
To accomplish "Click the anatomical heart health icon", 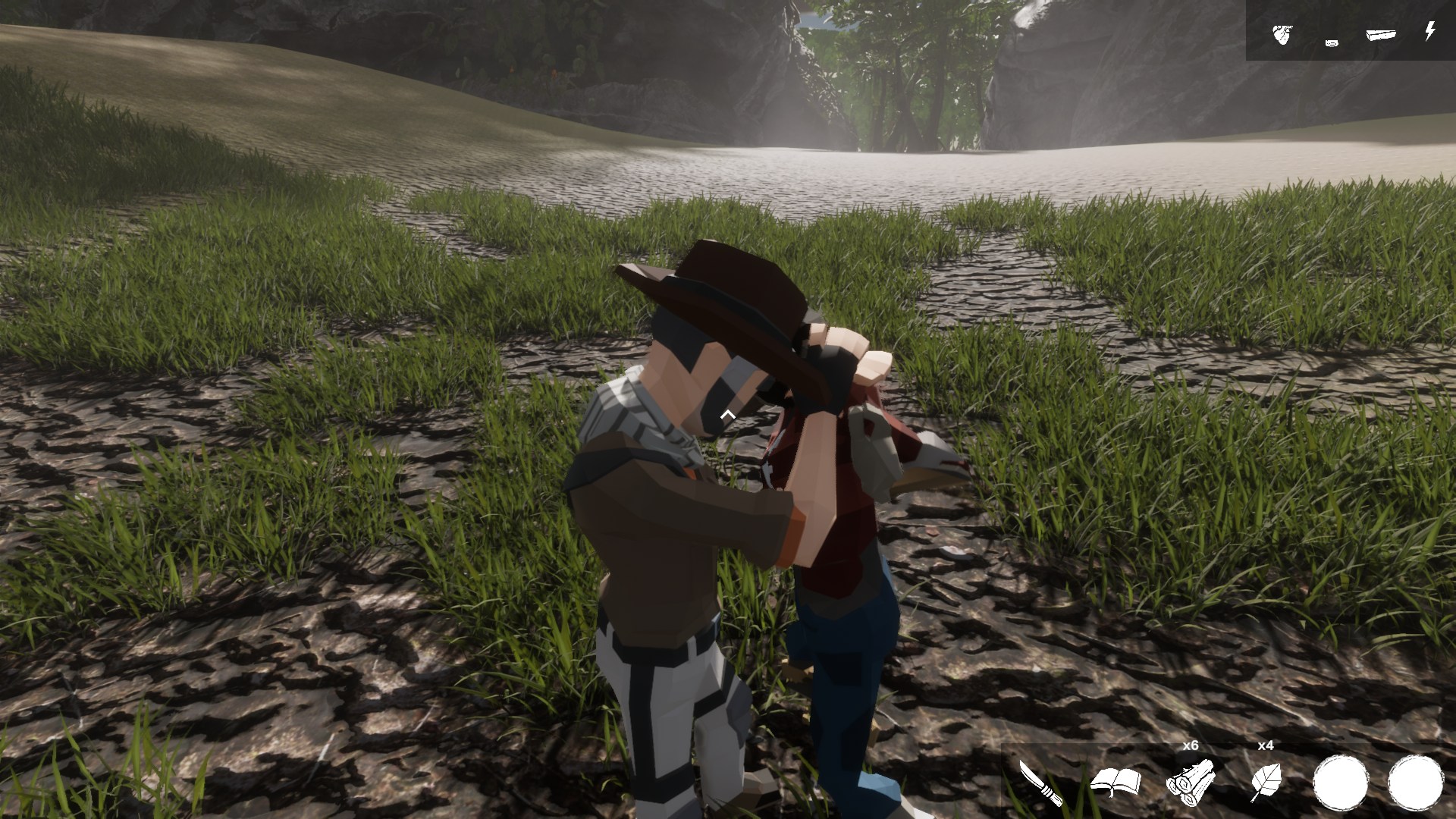I will point(1282,34).
